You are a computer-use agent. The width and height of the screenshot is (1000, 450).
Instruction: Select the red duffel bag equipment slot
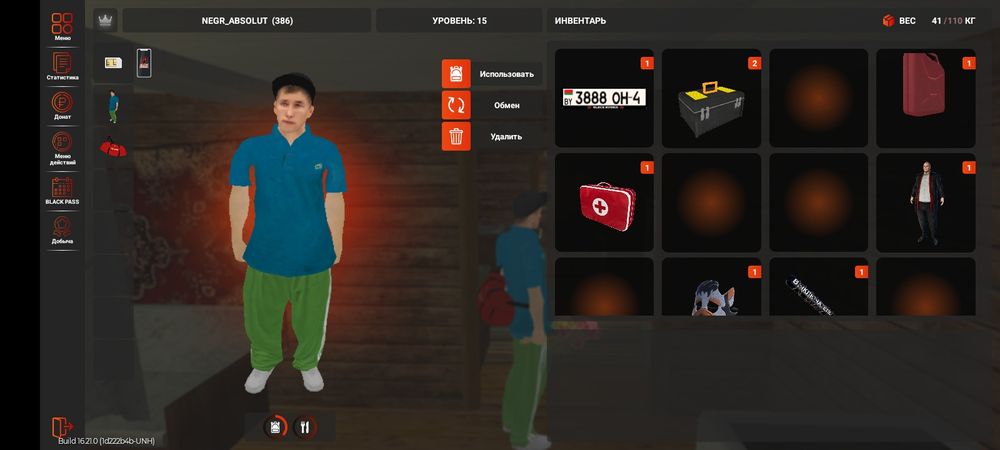[113, 148]
